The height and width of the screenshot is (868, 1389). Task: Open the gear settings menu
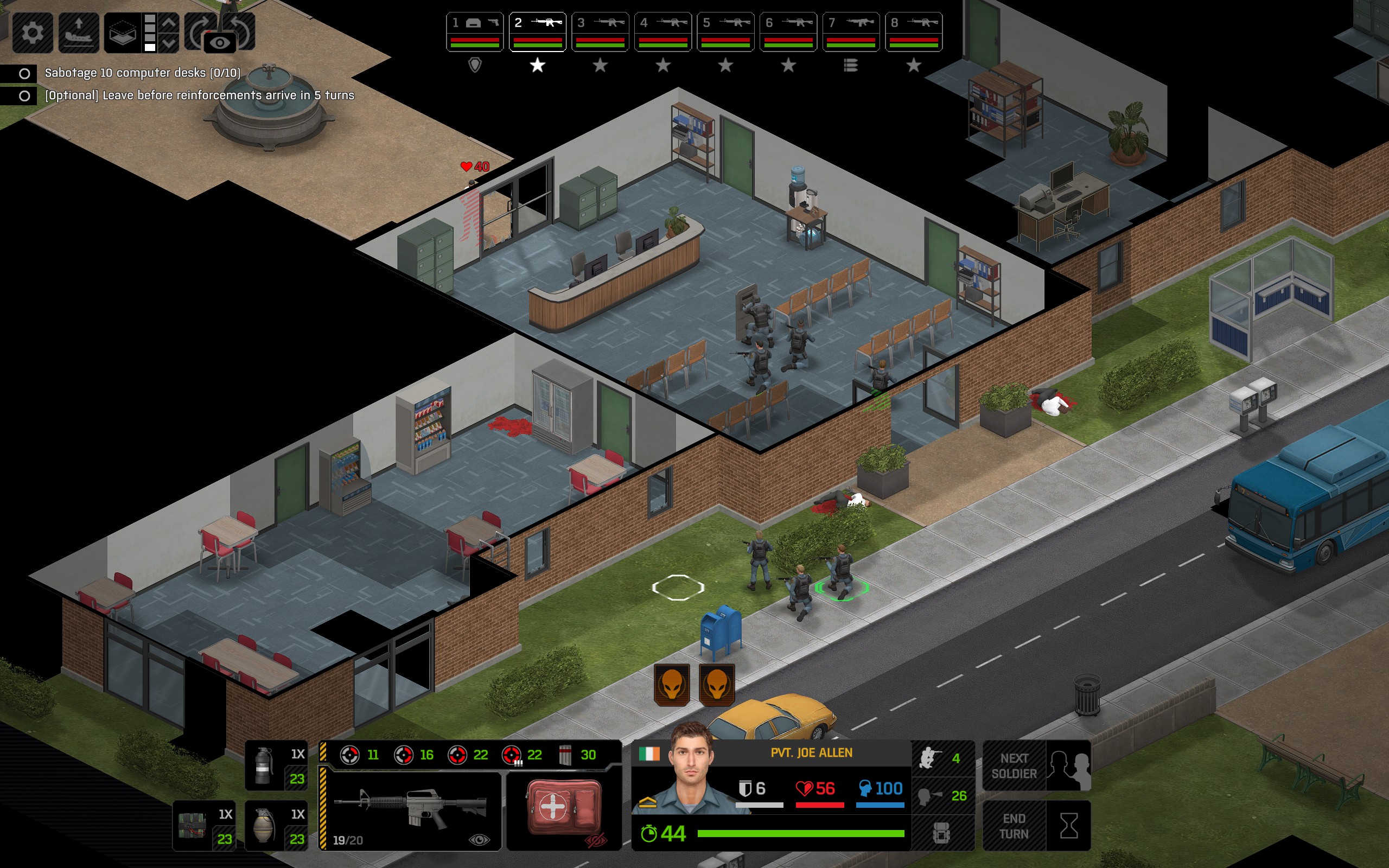[x=32, y=32]
